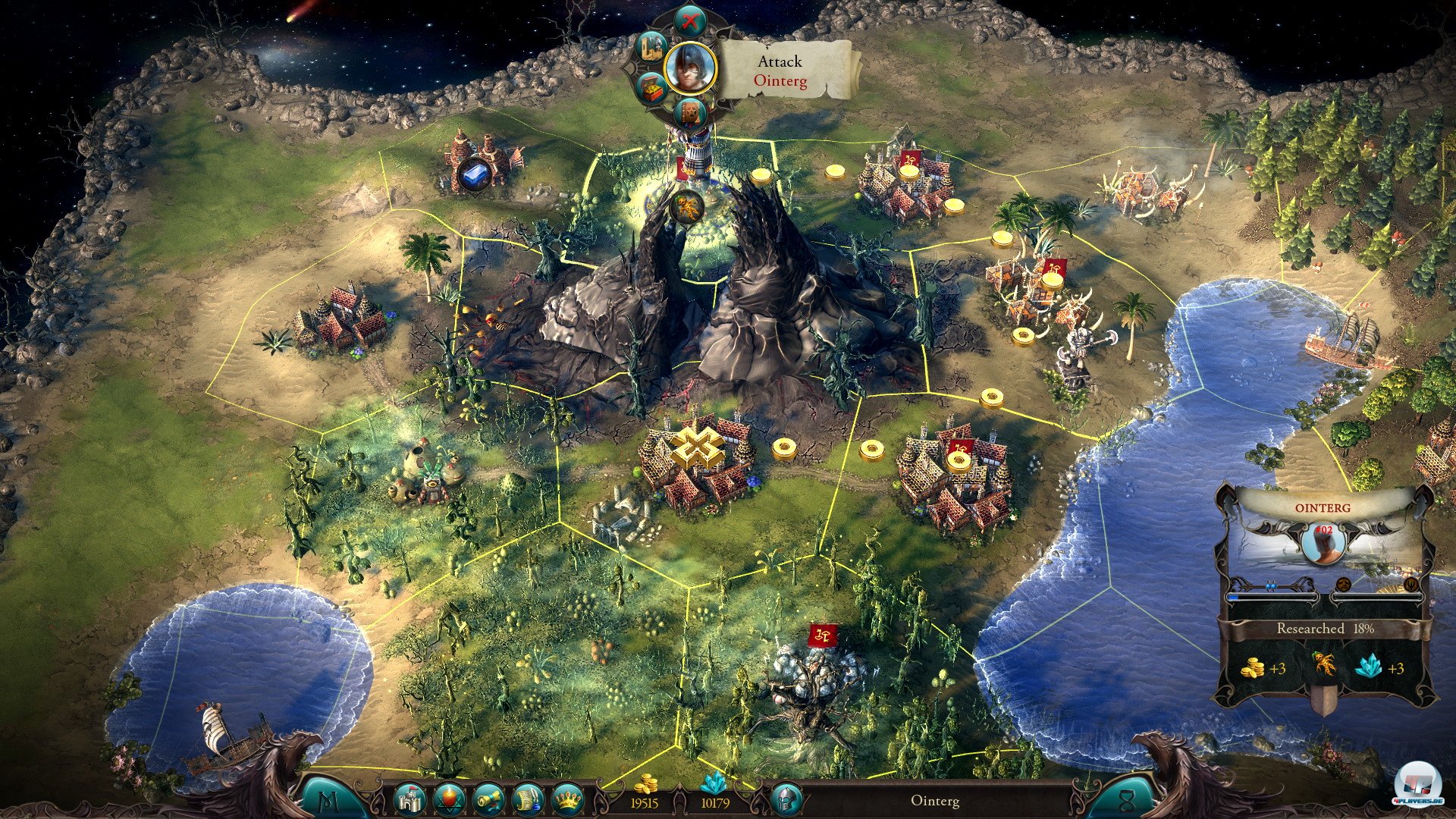1456x819 pixels.
Task: Open the candle and star magic screen
Action: click(x=449, y=799)
